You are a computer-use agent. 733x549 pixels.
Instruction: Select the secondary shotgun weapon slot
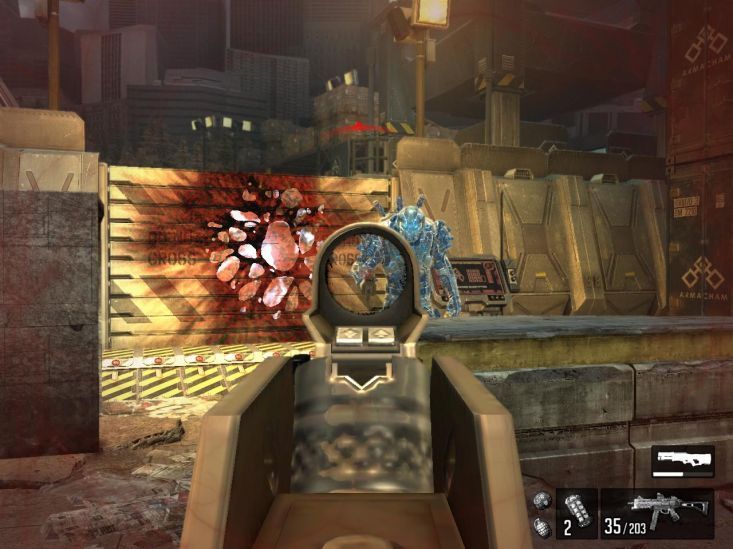click(682, 462)
